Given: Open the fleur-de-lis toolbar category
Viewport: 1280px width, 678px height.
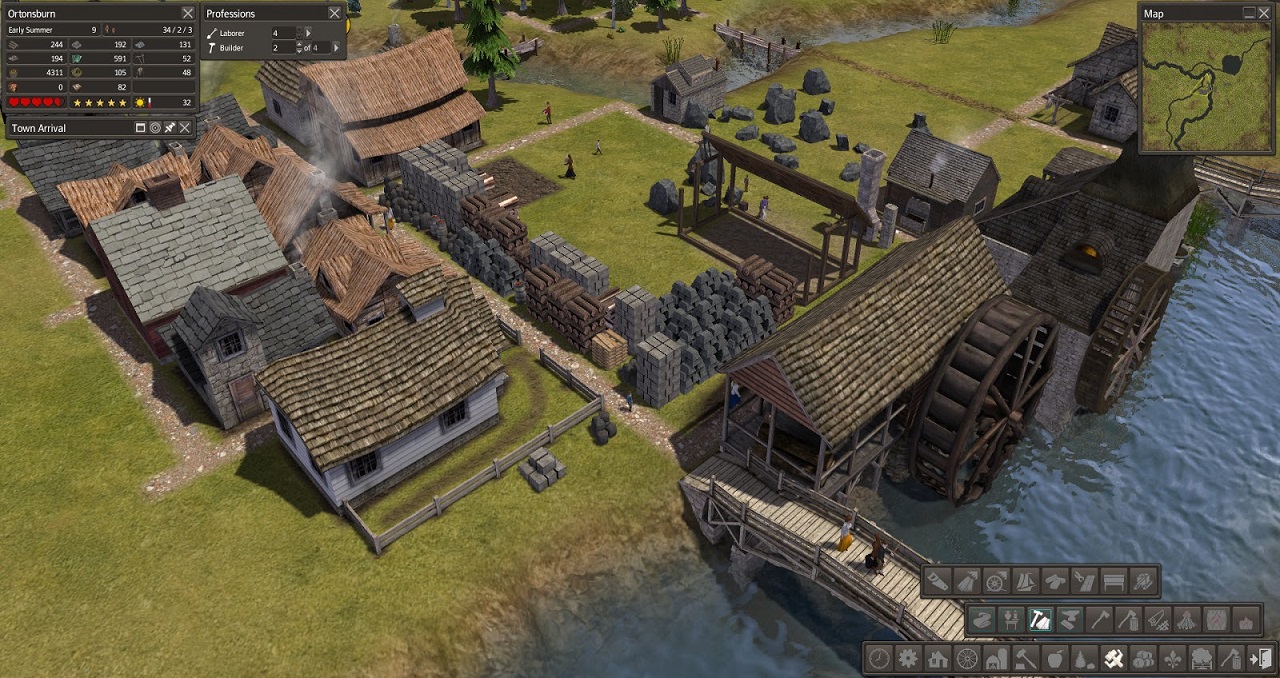Looking at the screenshot, I should point(1171,659).
